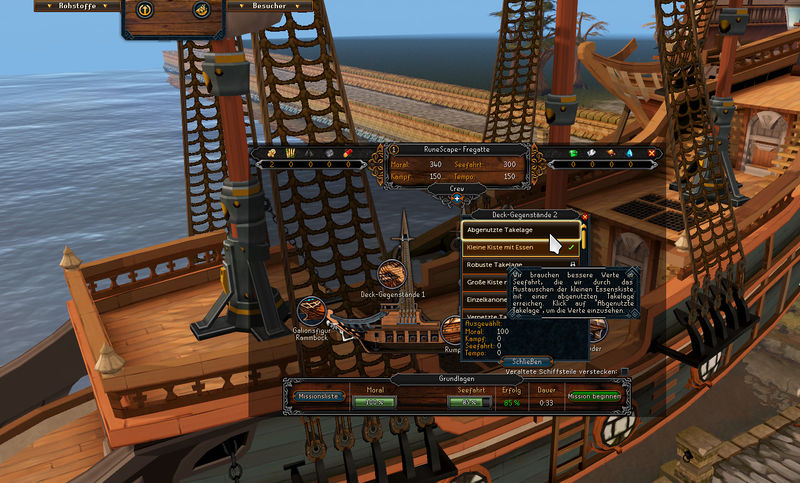
Task: Expand the Besucher dropdown
Action: click(270, 6)
